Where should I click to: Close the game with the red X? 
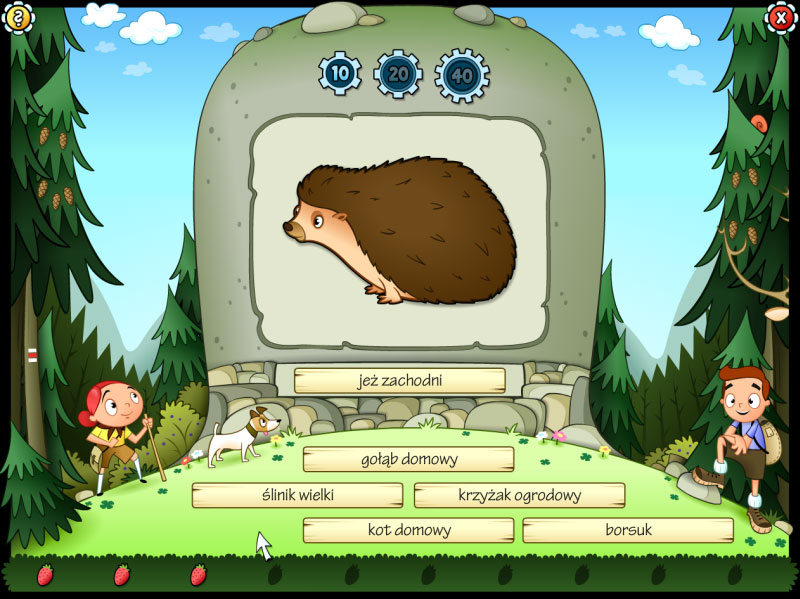pos(781,17)
